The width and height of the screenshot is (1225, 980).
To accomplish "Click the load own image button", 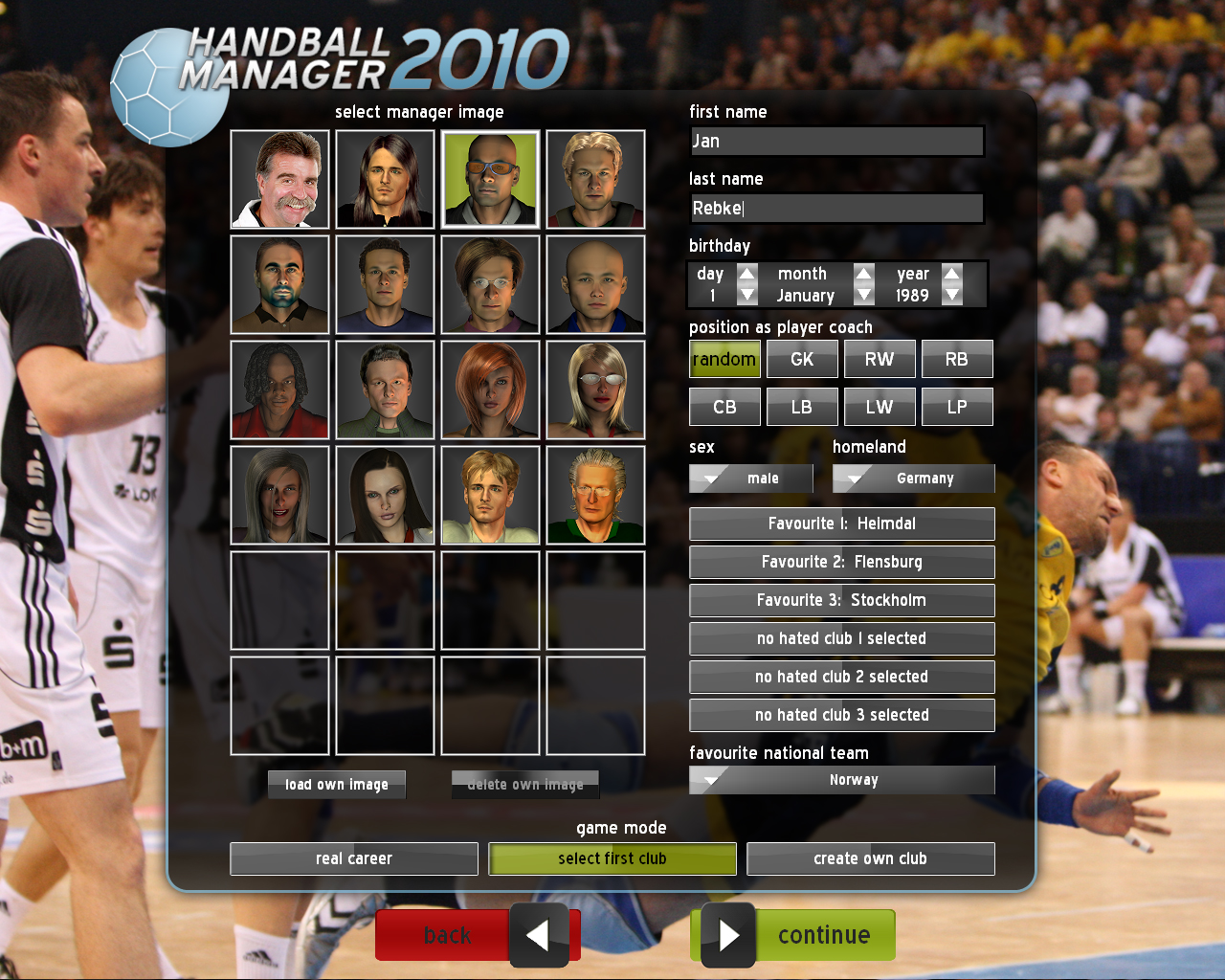I will [337, 785].
